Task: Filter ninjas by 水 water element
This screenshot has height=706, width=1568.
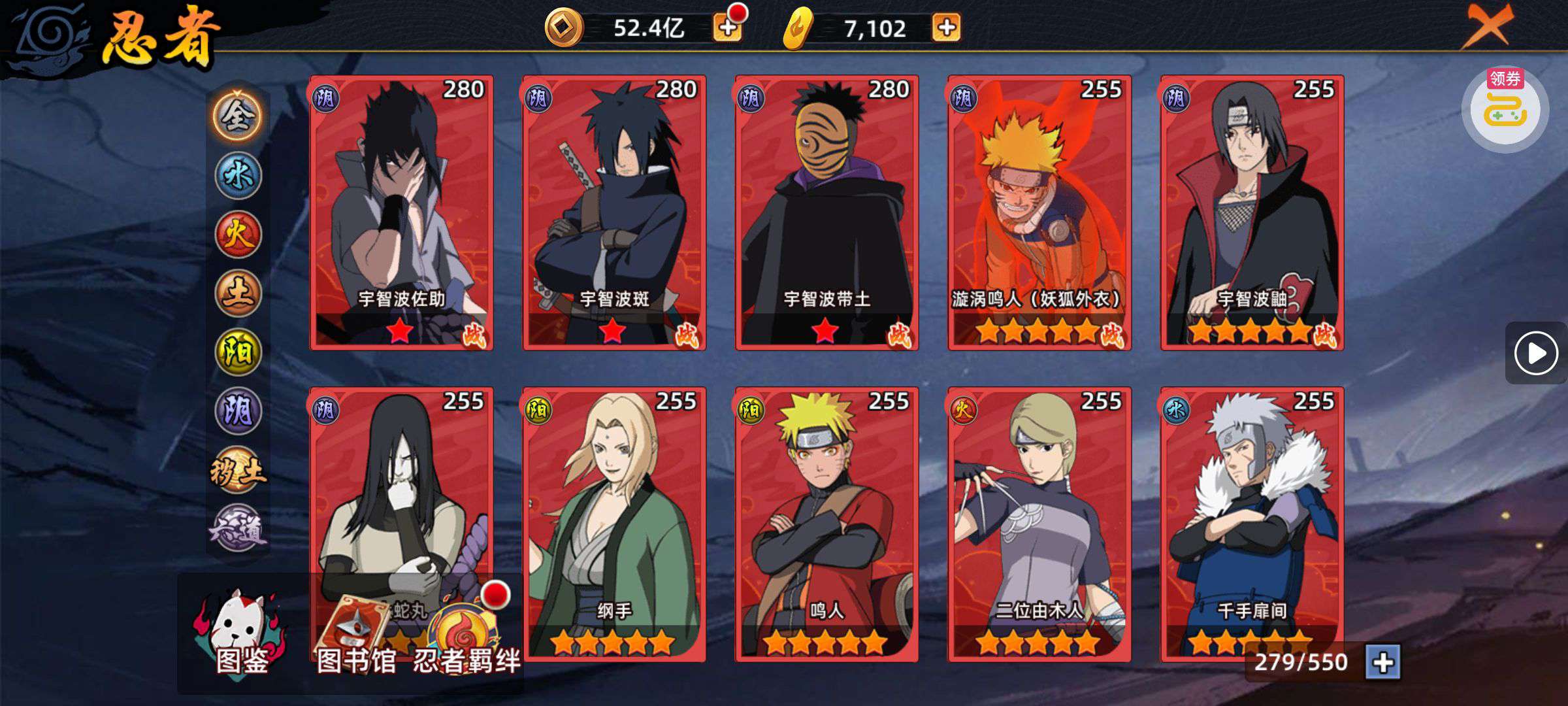Action: pos(238,175)
